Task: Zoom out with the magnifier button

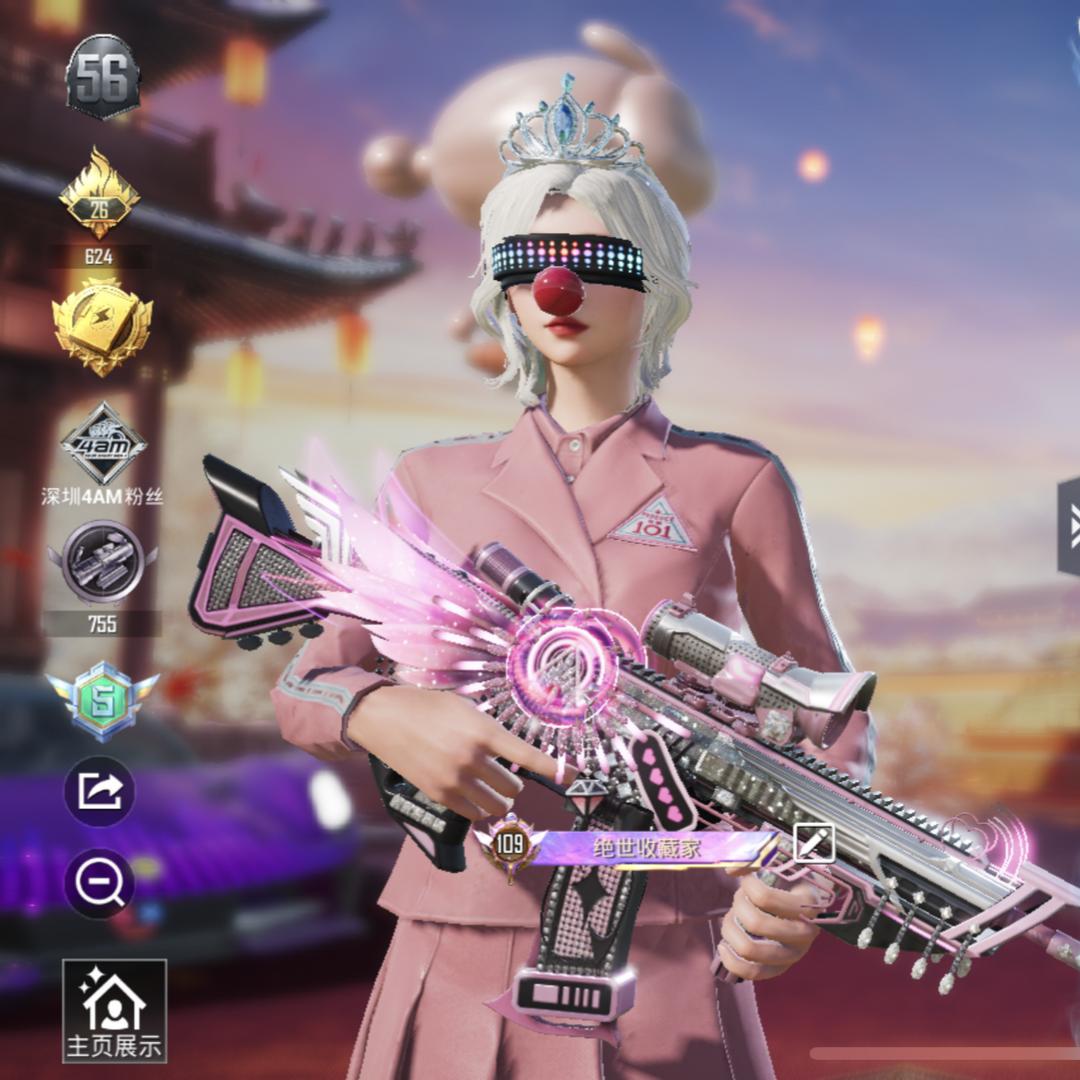Action: pyautogui.click(x=100, y=883)
